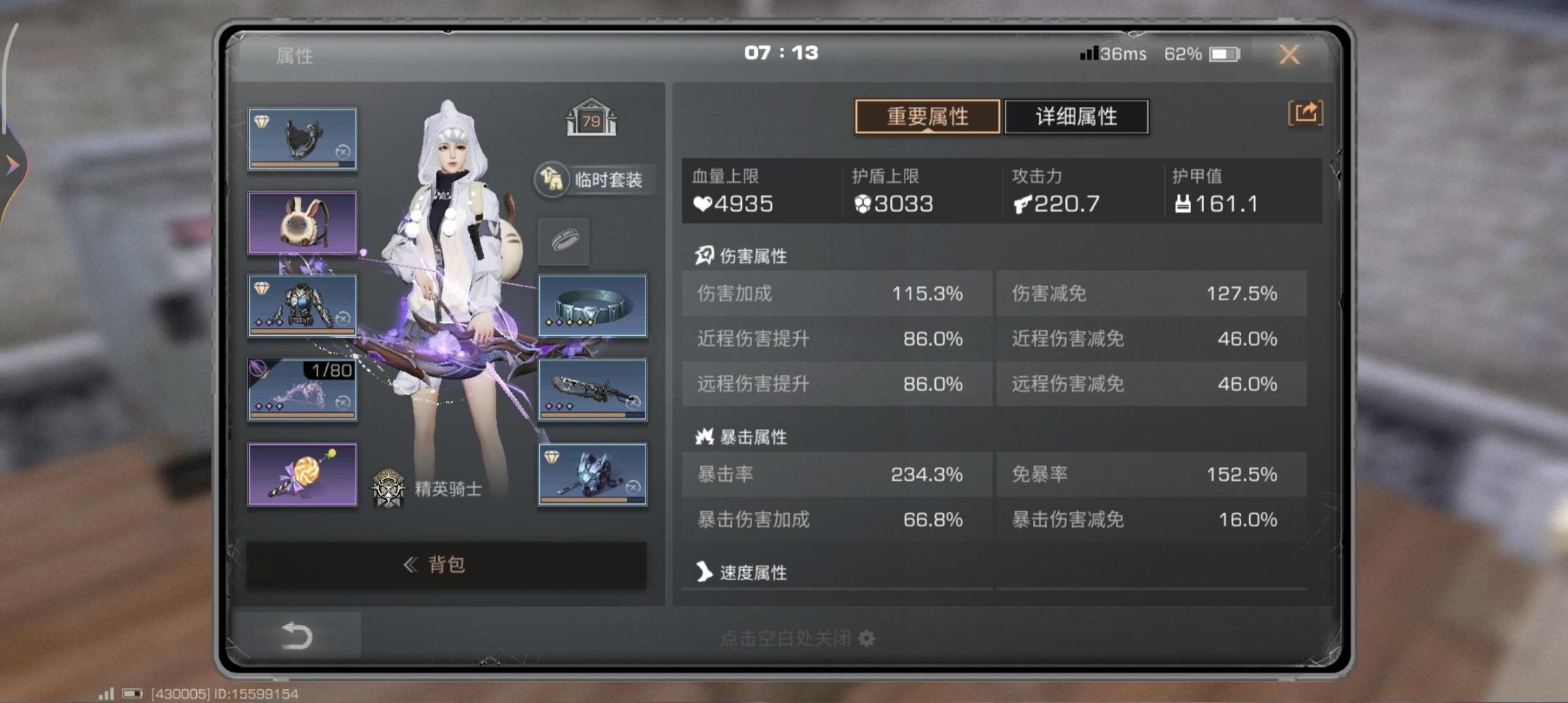1568x703 pixels.
Task: Select the rabbit backpack slot
Action: pos(302,222)
